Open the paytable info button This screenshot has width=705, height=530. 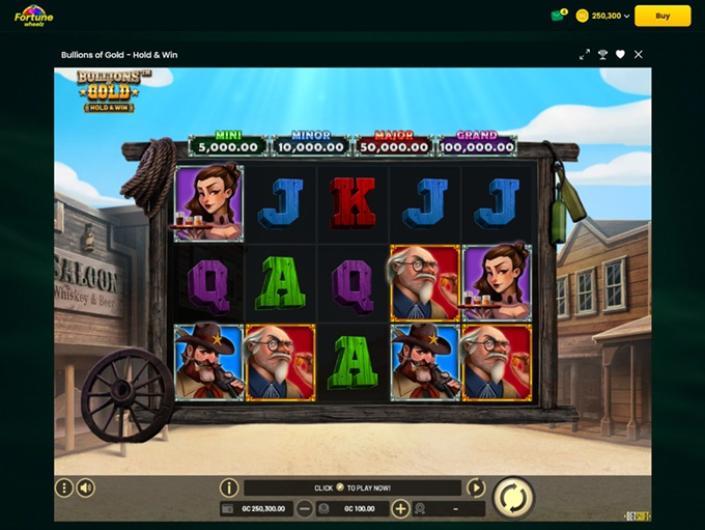(229, 488)
